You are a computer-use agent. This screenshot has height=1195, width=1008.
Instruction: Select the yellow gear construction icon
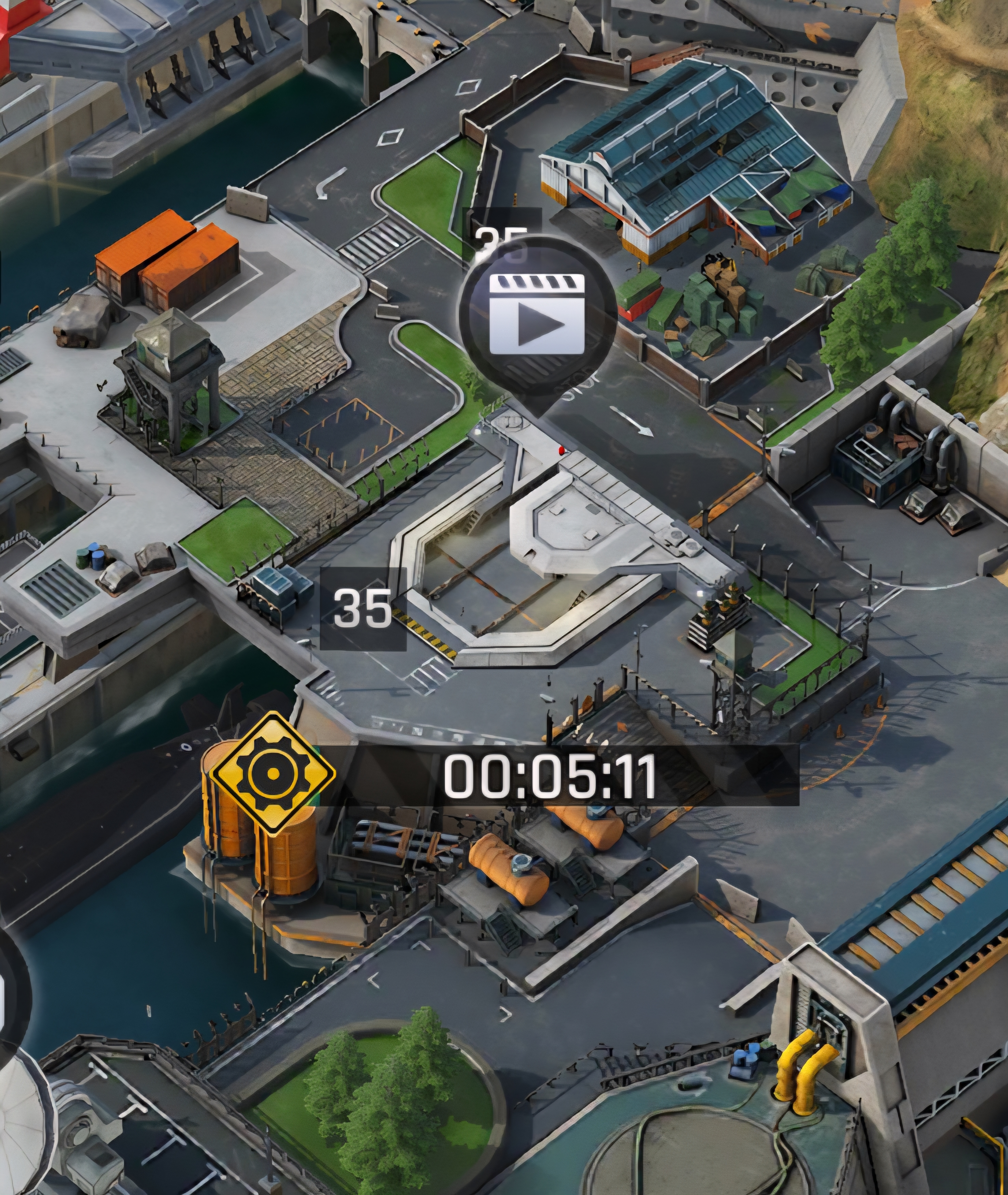(273, 773)
